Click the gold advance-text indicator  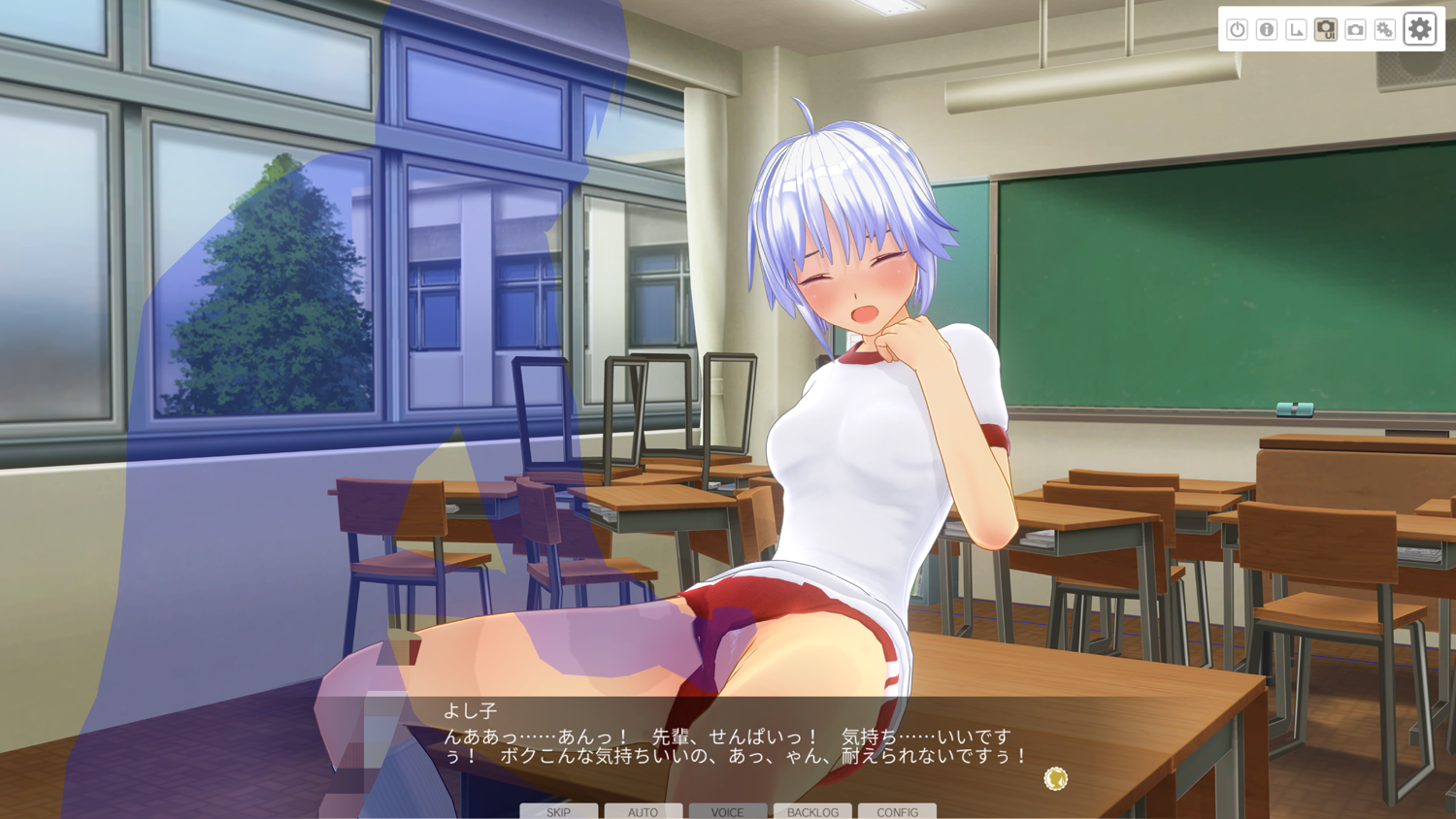pos(1055,778)
